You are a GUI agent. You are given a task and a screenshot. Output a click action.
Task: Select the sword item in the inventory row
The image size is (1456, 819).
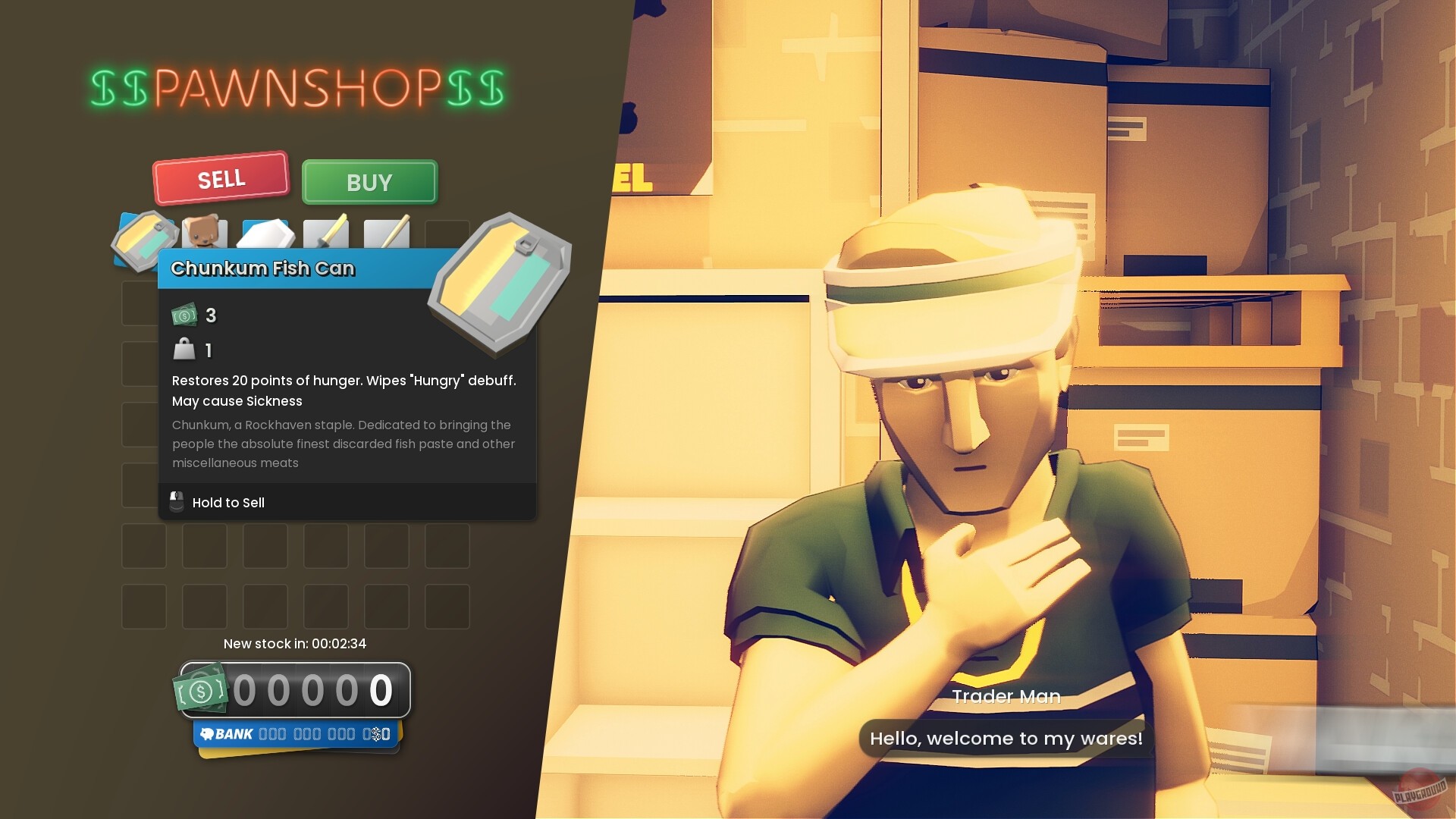pyautogui.click(x=326, y=234)
